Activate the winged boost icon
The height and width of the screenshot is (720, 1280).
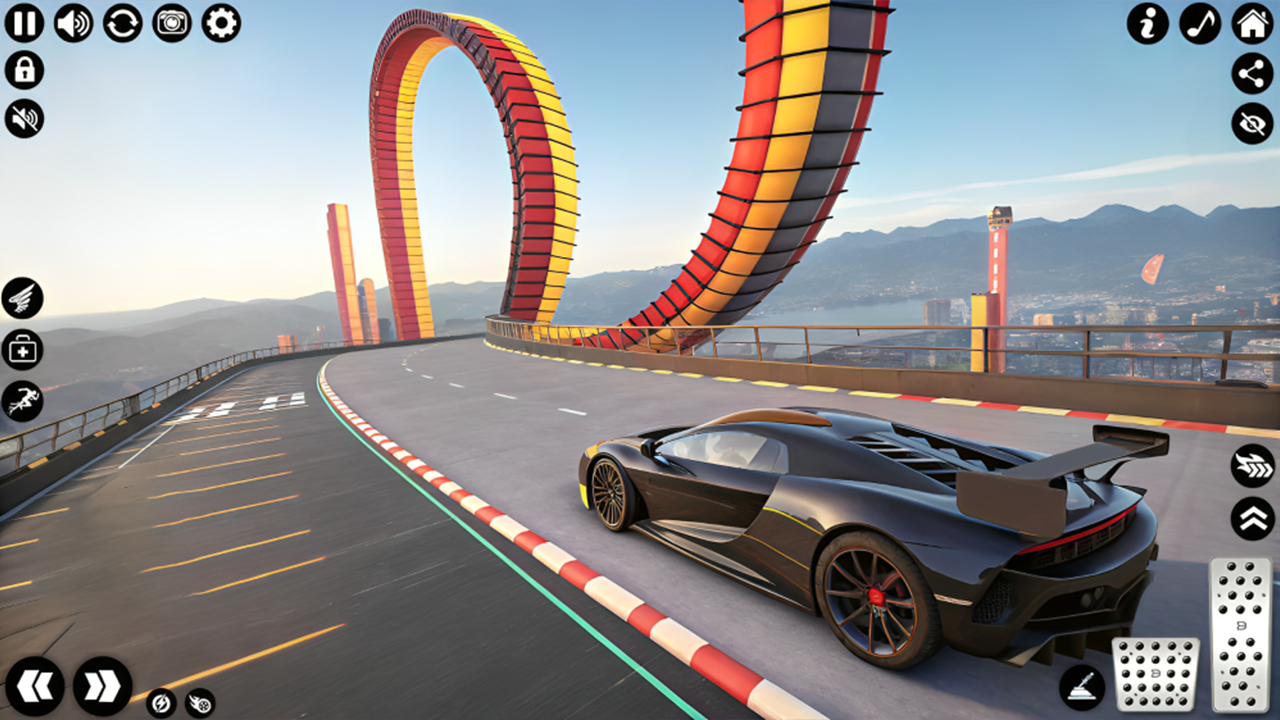click(22, 298)
